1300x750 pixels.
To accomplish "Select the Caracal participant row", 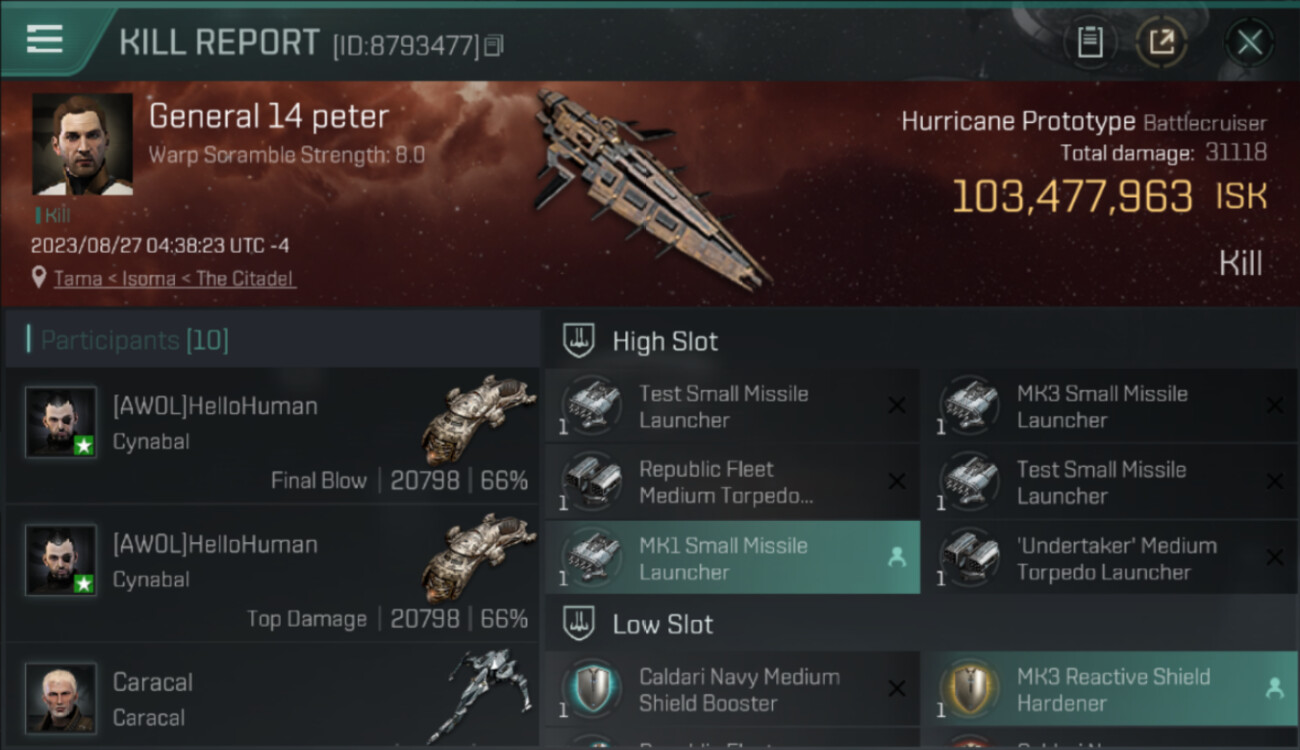I will (272, 698).
